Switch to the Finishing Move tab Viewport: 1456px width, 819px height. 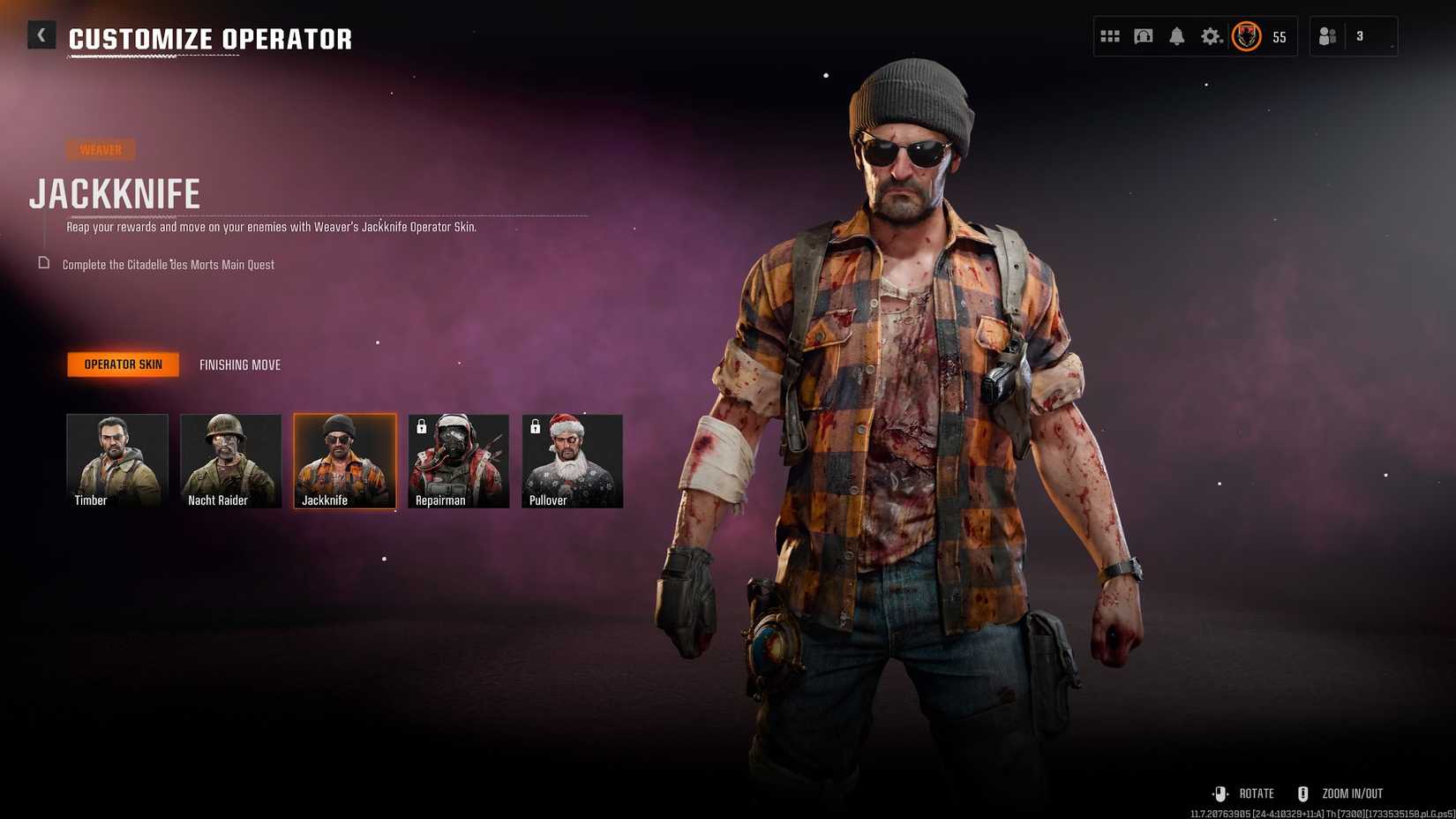pyautogui.click(x=239, y=364)
